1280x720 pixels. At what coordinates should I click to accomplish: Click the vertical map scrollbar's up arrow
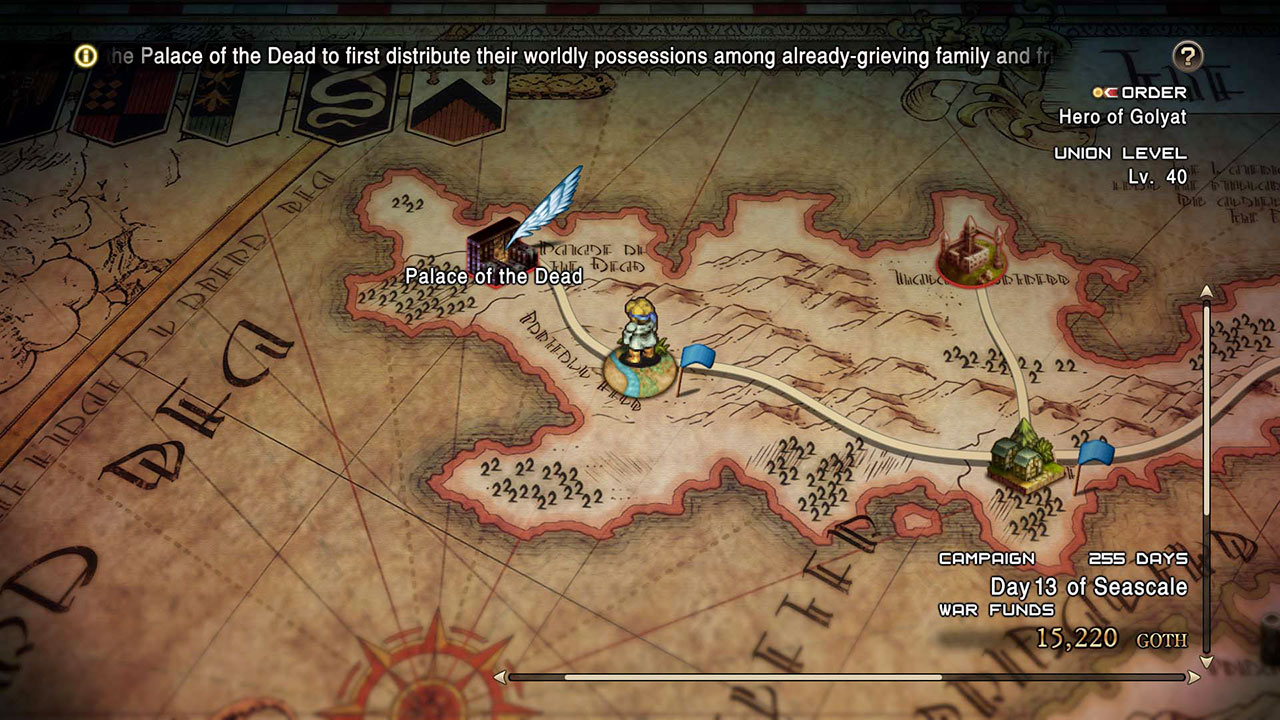(x=1207, y=291)
